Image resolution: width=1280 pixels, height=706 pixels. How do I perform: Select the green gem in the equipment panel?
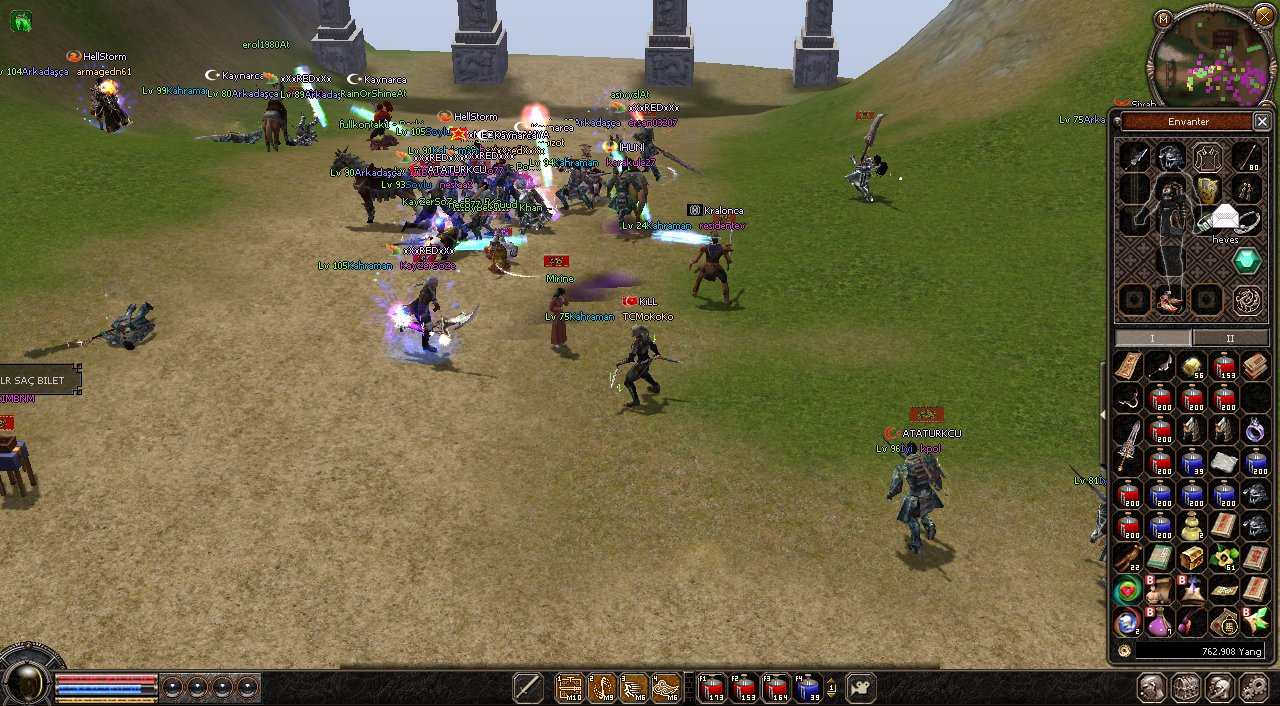1246,261
